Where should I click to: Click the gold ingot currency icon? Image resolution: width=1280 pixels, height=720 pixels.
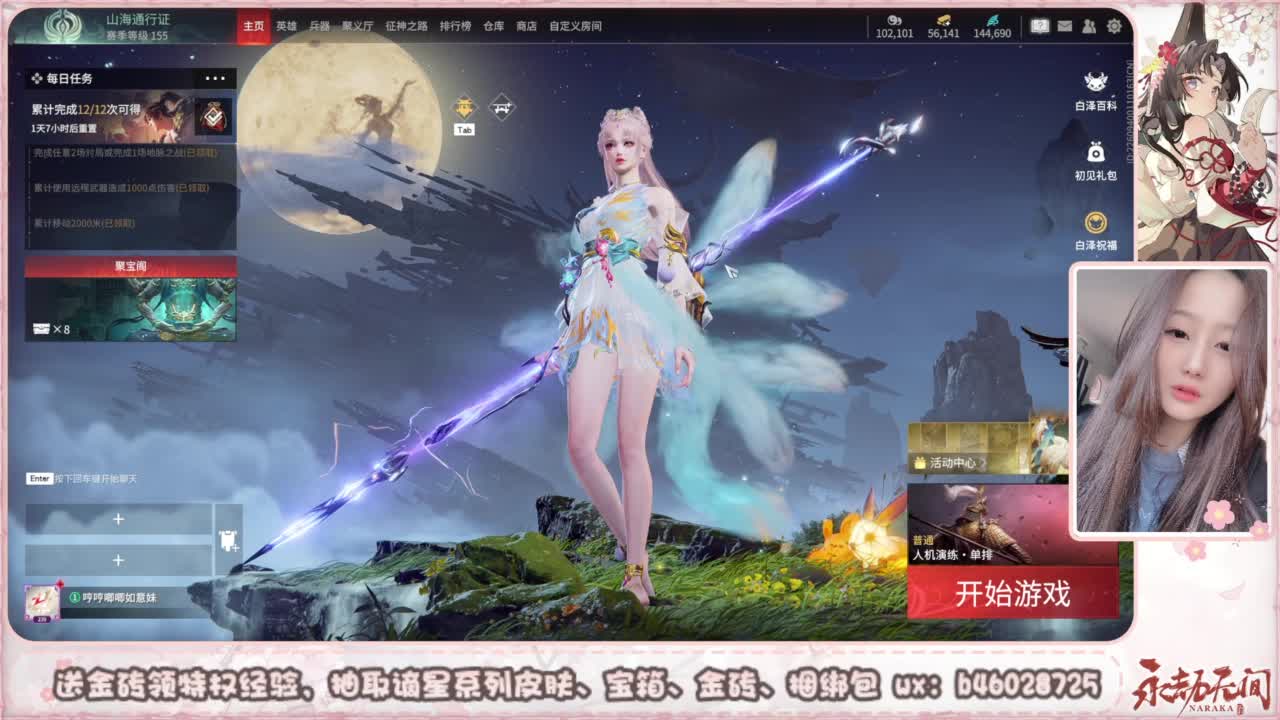[x=944, y=20]
